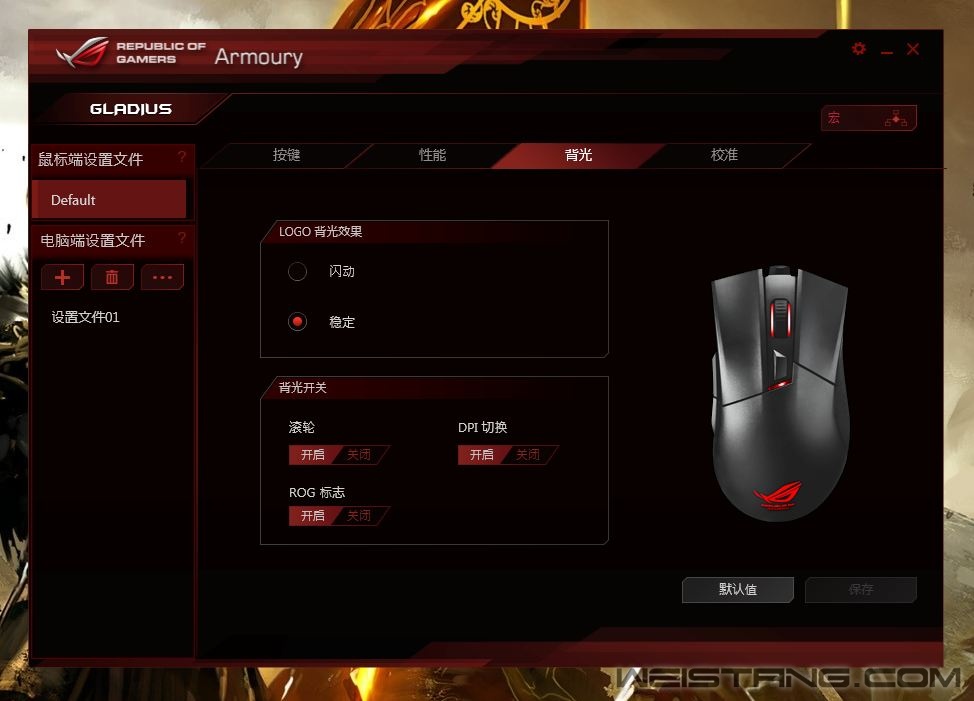Toggle the 滚轮 backlight switch
This screenshot has height=701, width=974.
click(338, 455)
